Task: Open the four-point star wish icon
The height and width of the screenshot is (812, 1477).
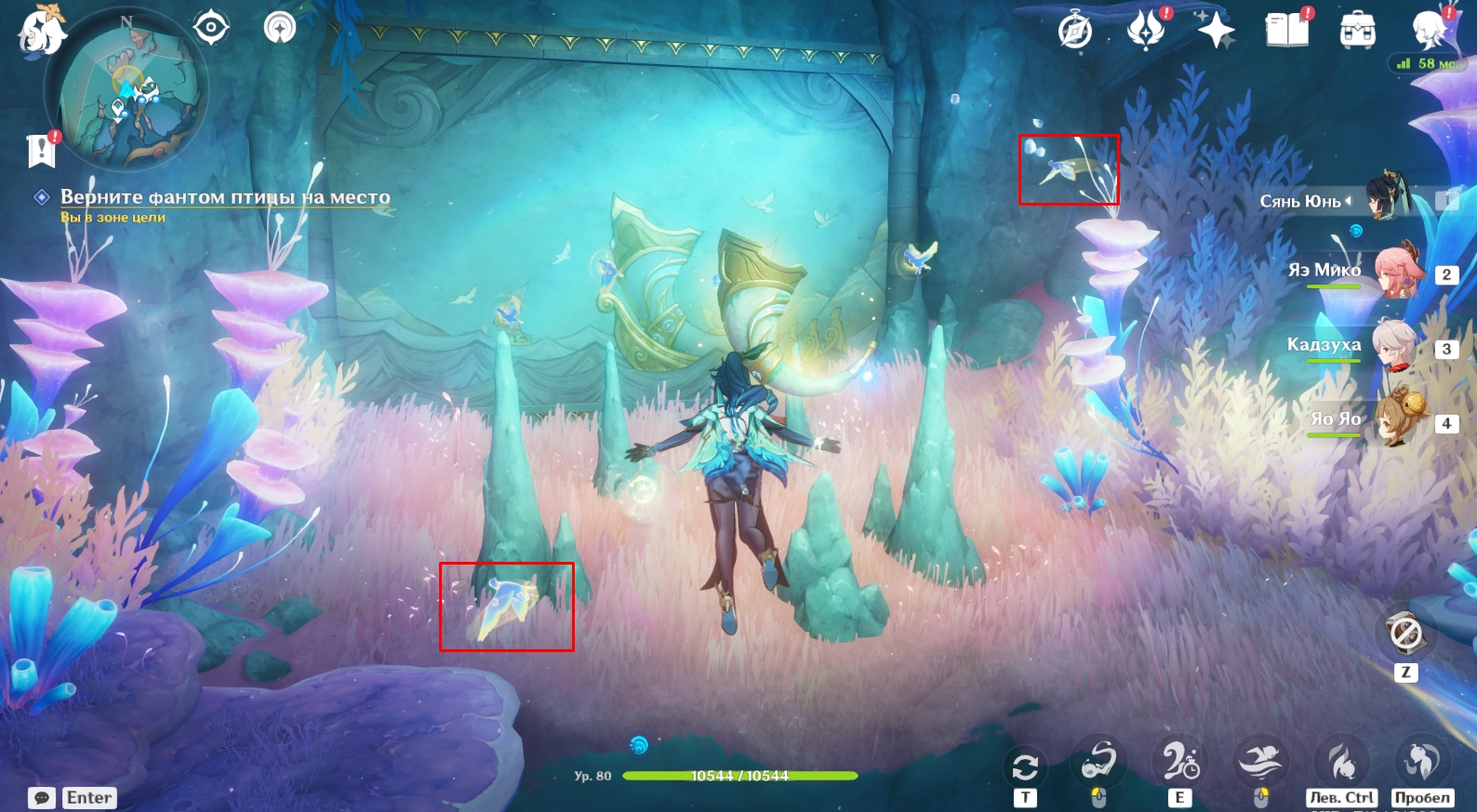Action: point(1215,30)
